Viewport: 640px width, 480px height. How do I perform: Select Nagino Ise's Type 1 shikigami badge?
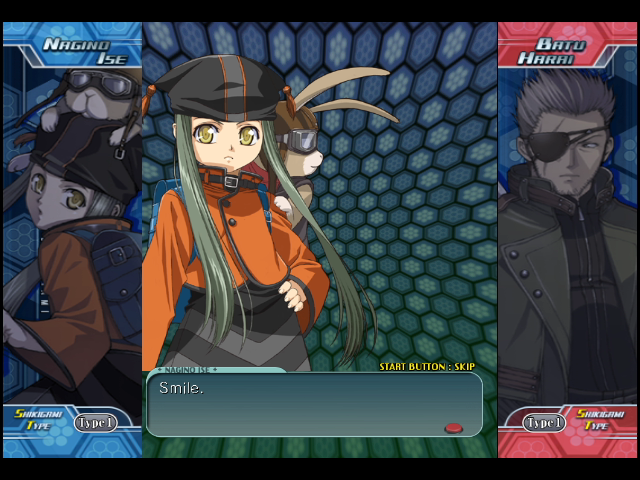94,423
